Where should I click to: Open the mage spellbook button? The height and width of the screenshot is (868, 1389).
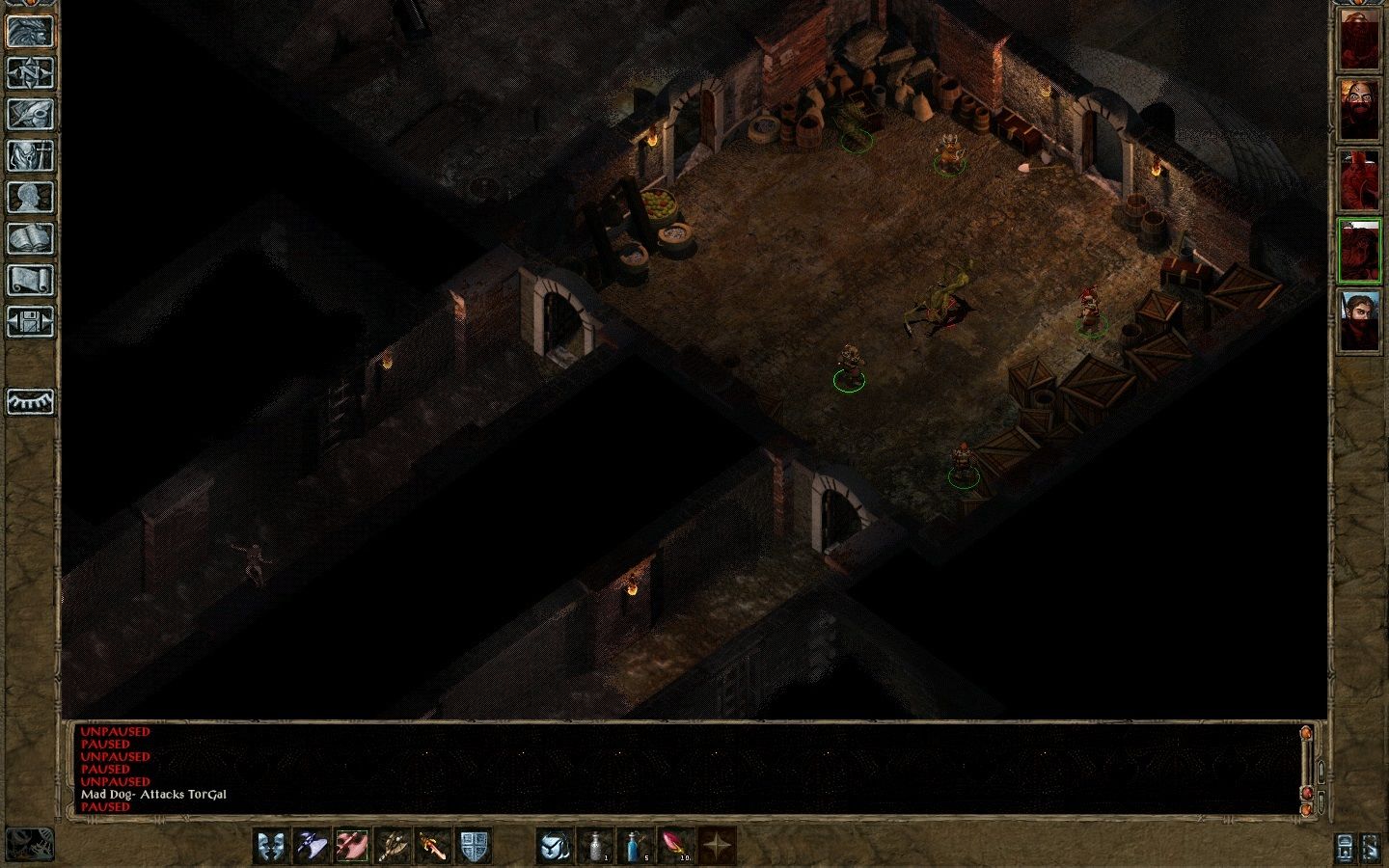(30, 238)
